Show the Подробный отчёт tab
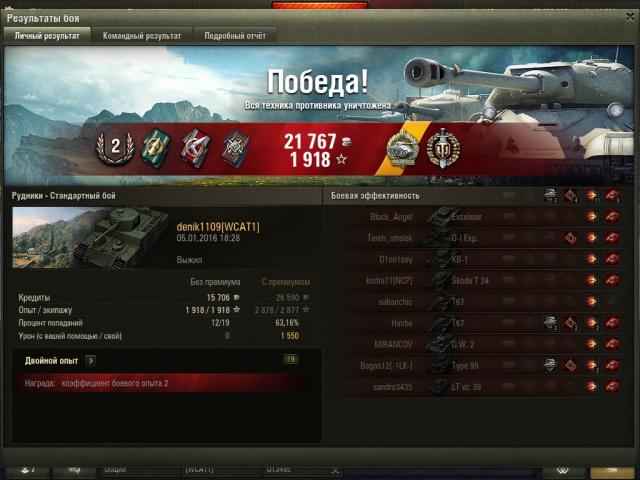The width and height of the screenshot is (640, 480). (233, 35)
